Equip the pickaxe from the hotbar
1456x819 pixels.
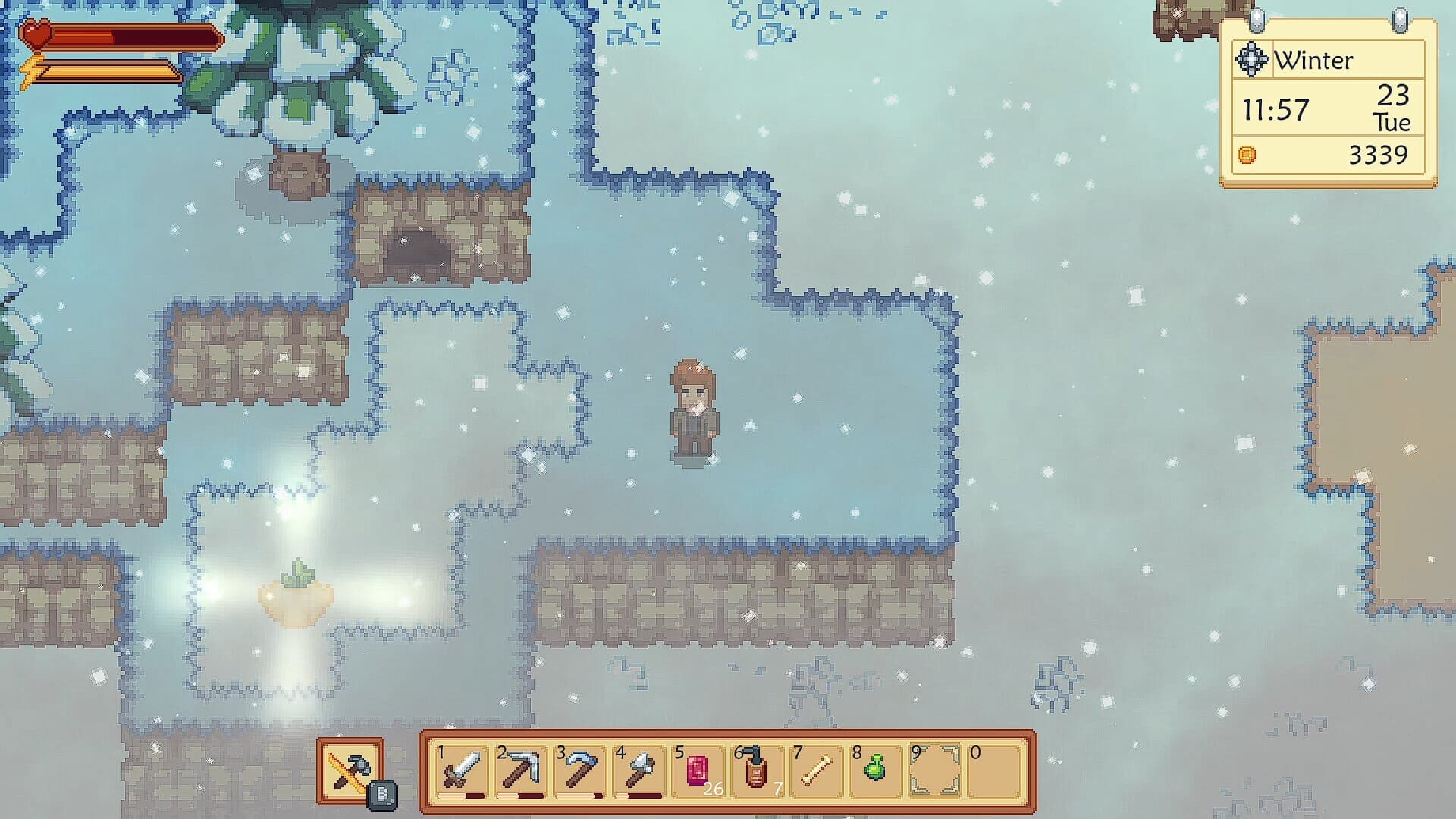(520, 771)
